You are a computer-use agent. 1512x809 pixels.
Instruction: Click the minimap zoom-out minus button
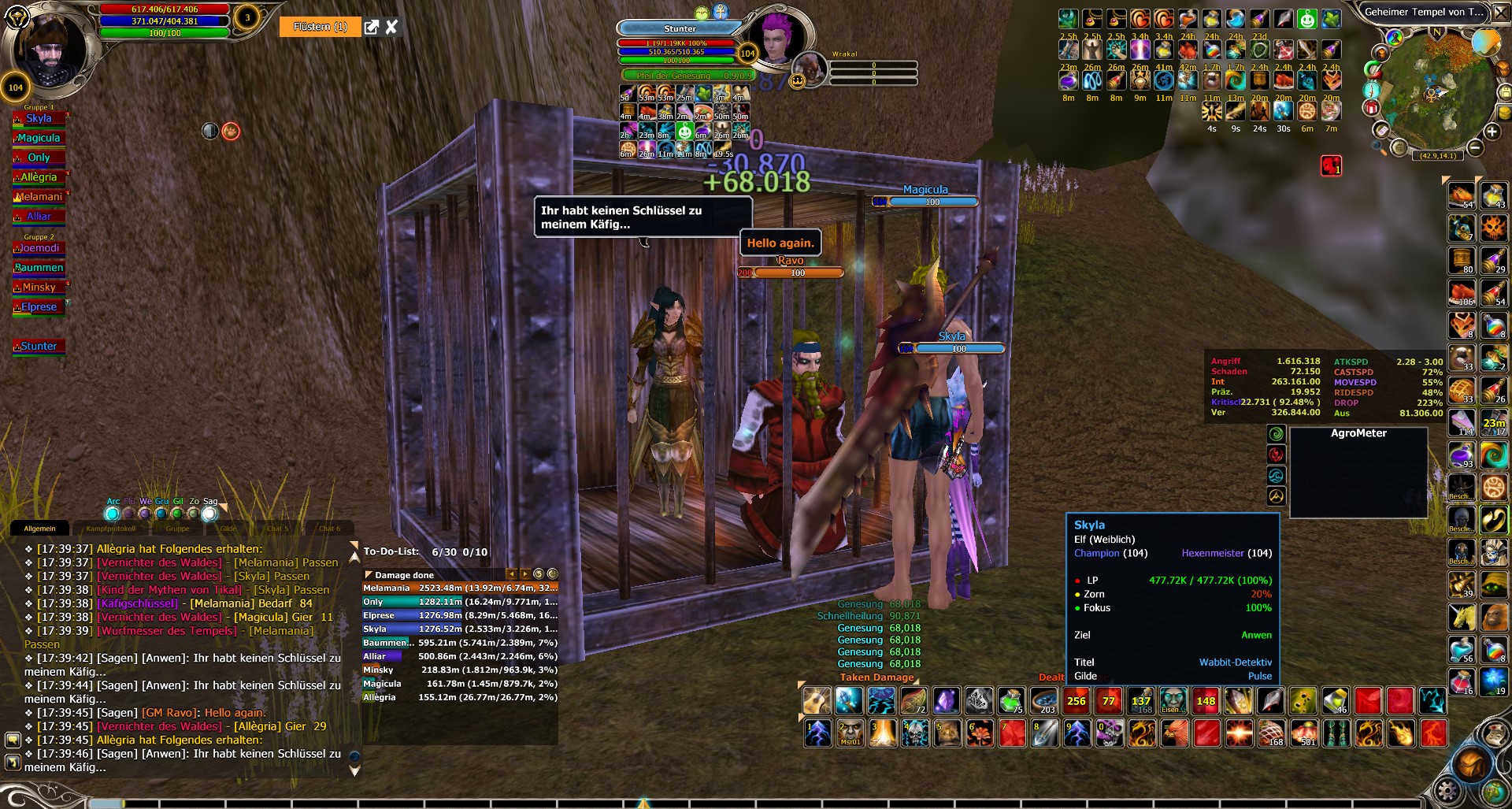point(1475,147)
